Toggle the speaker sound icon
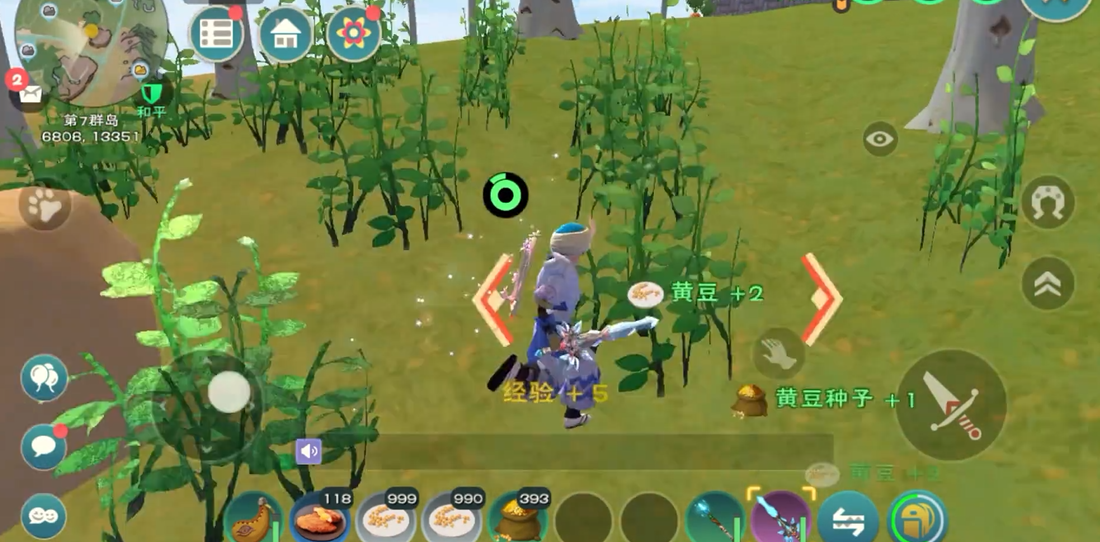 (x=309, y=452)
